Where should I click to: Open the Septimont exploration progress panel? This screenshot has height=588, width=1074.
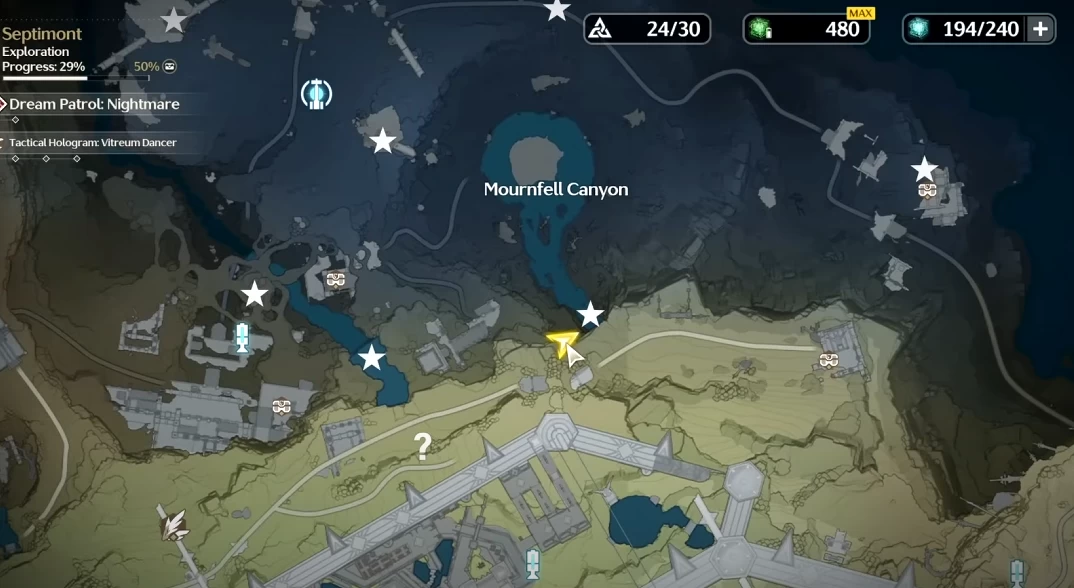click(44, 50)
